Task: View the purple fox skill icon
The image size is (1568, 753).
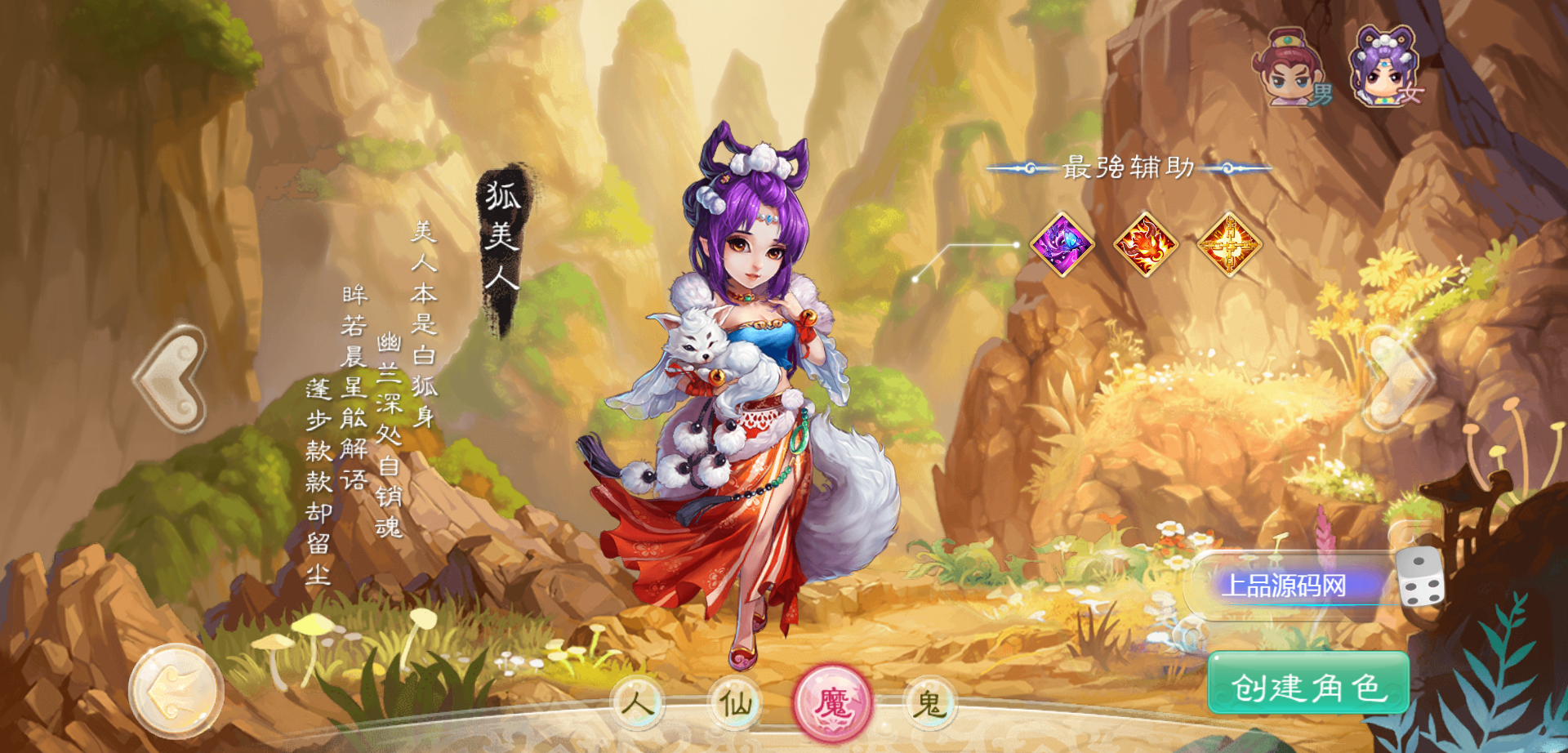Action: pos(1062,244)
